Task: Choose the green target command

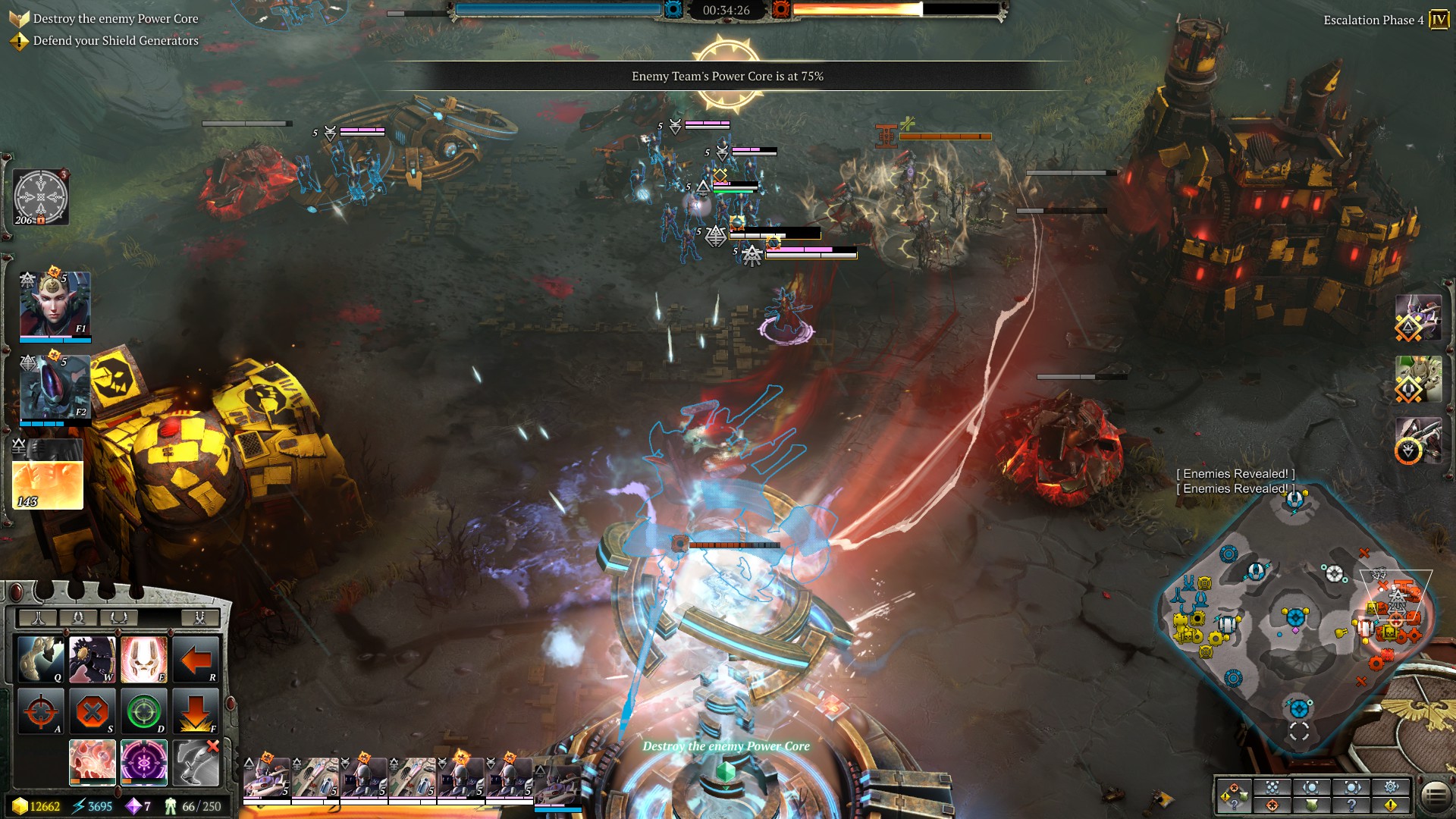Action: (143, 711)
